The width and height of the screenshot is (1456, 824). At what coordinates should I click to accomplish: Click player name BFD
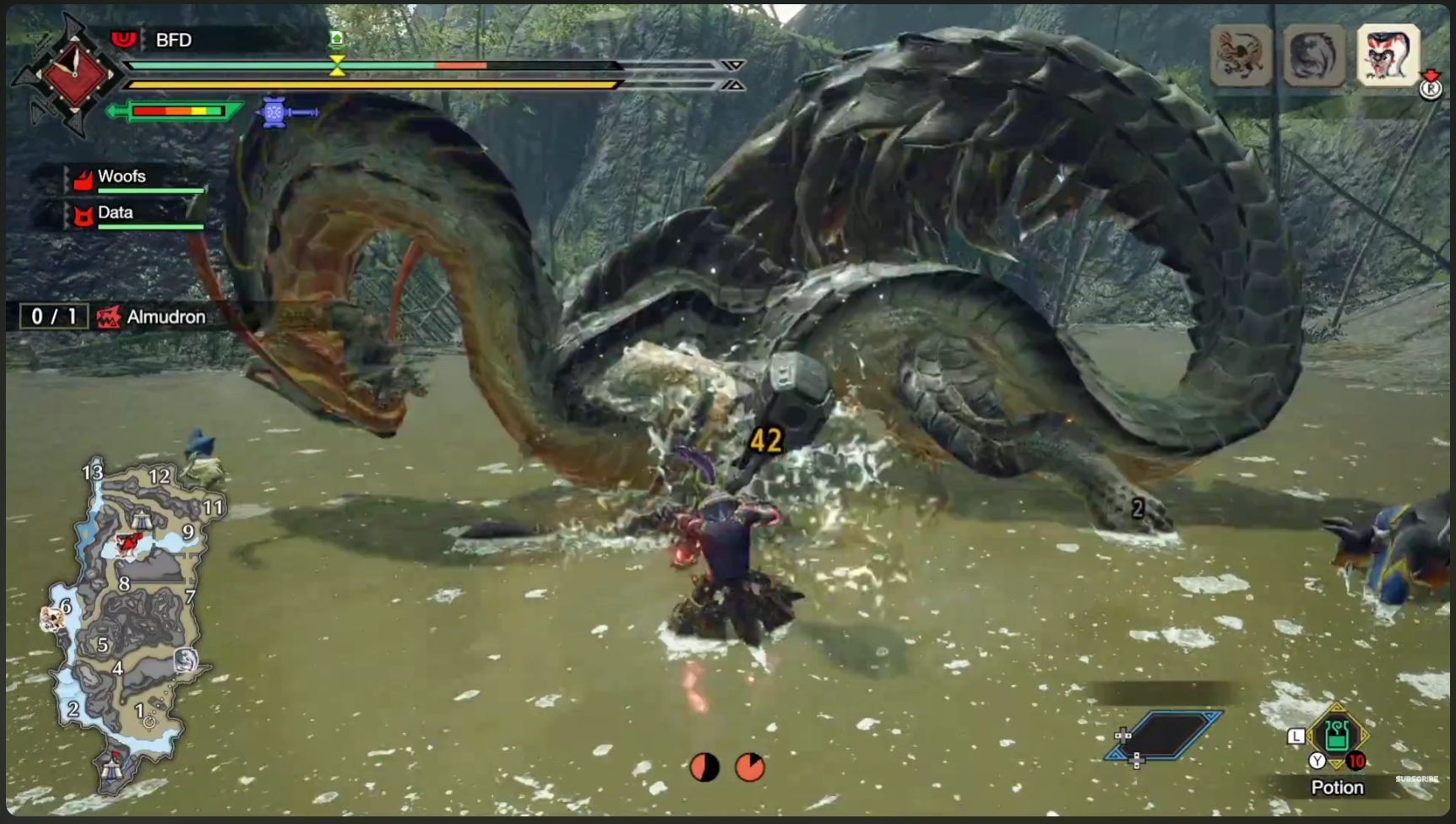[x=173, y=40]
